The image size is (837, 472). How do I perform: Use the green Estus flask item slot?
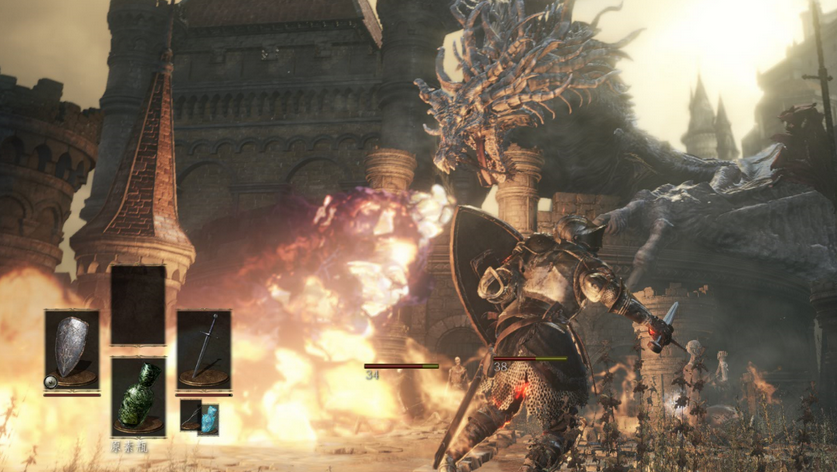click(x=139, y=397)
